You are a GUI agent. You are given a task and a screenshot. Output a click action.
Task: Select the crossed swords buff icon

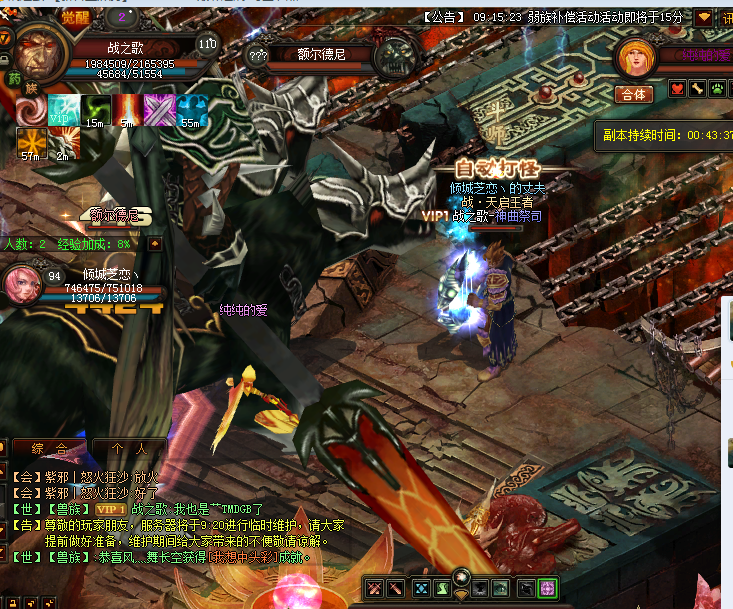[x=159, y=109]
